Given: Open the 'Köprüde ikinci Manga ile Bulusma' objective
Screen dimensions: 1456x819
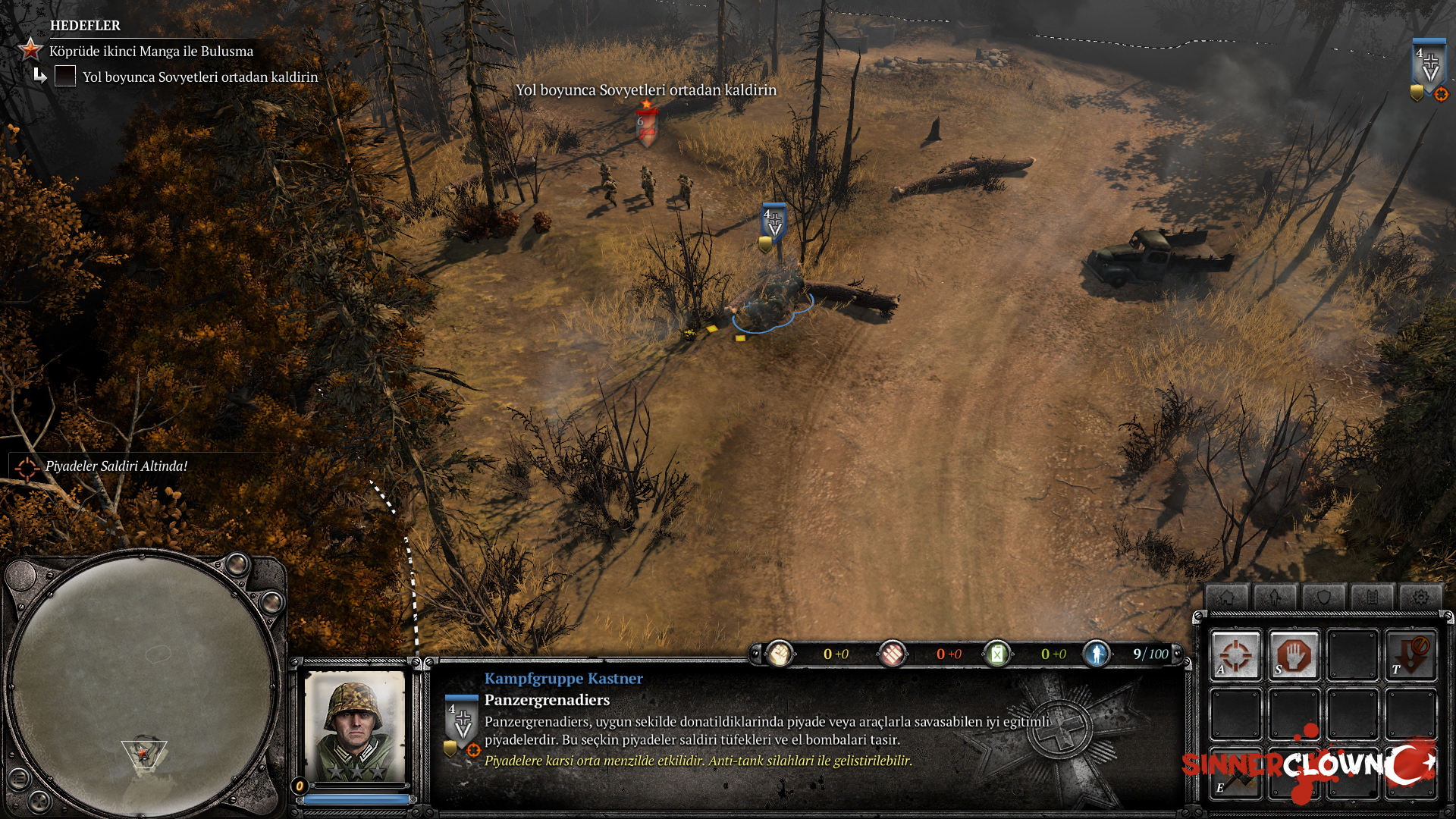Looking at the screenshot, I should pos(151,51).
